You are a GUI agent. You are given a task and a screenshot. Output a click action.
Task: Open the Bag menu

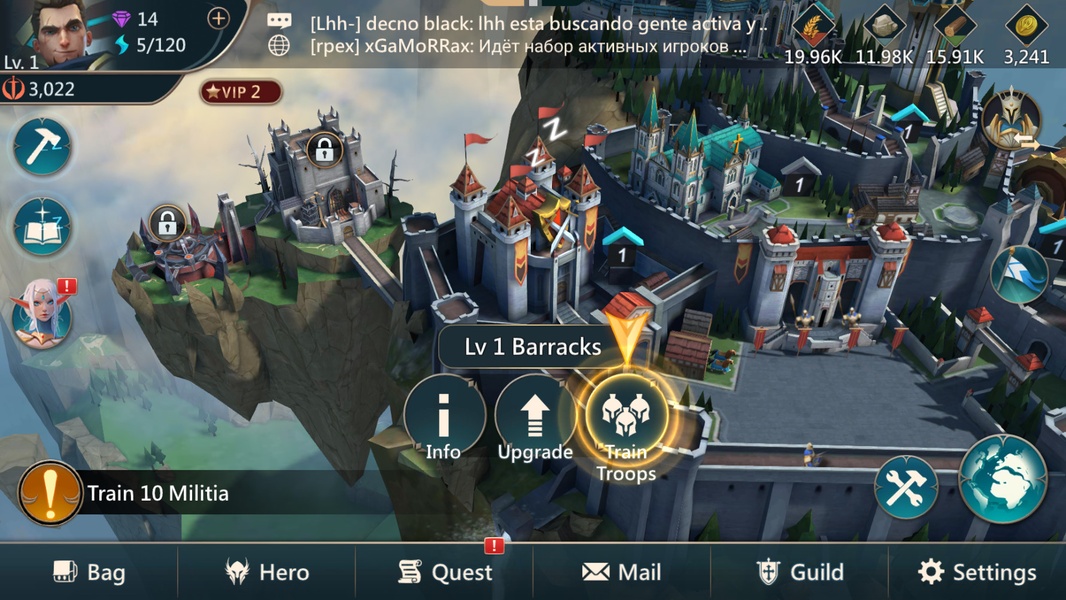coord(89,572)
